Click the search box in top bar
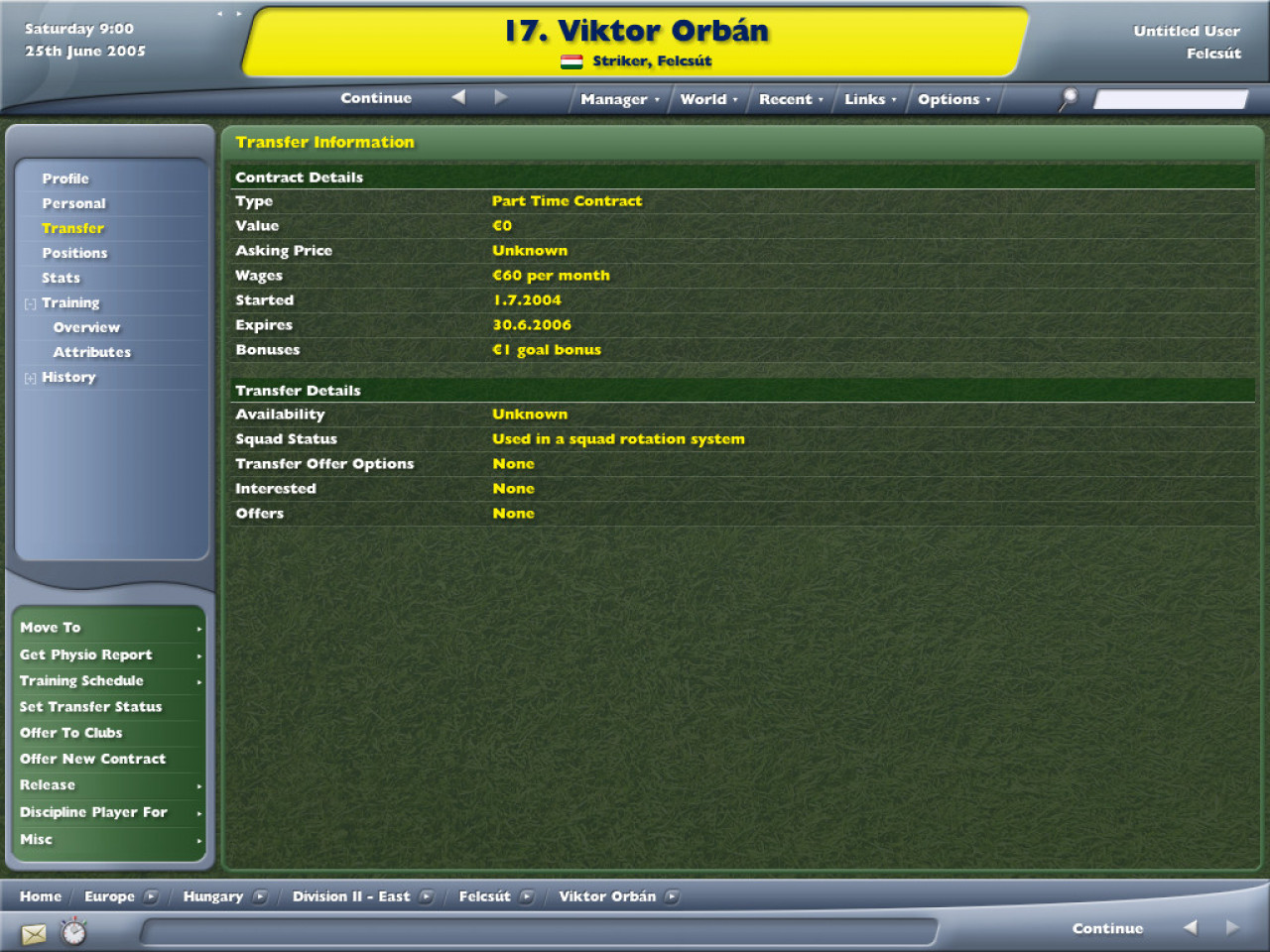 point(1170,99)
